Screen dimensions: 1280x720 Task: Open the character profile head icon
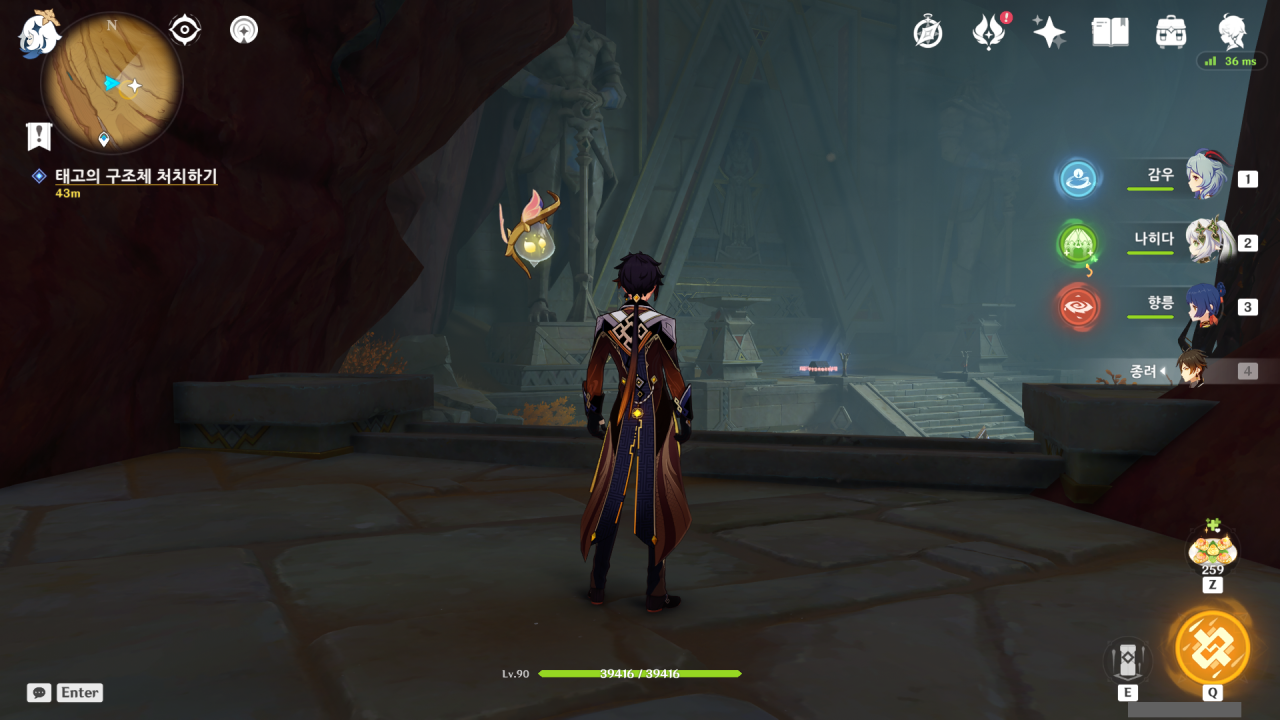pyautogui.click(x=1232, y=32)
